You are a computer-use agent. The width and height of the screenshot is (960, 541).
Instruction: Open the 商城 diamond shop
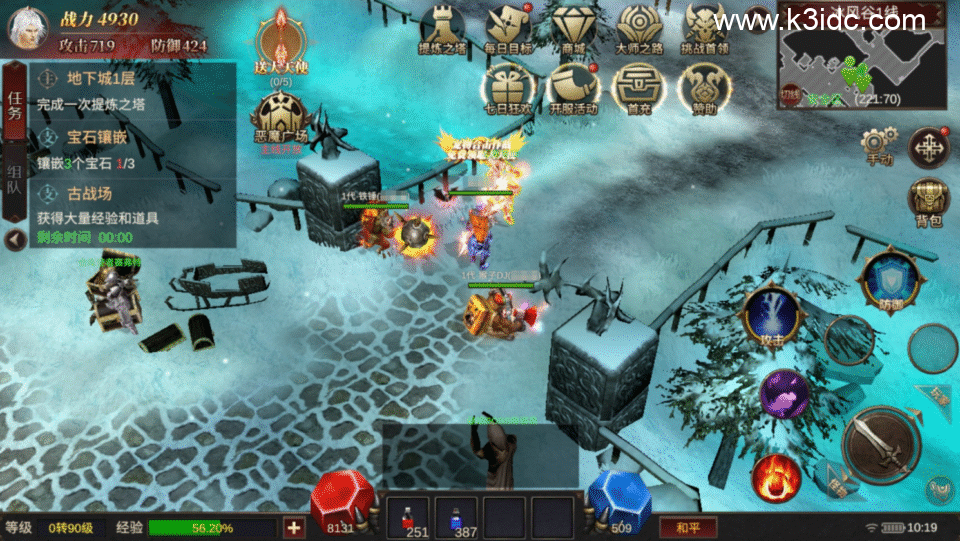tap(574, 26)
